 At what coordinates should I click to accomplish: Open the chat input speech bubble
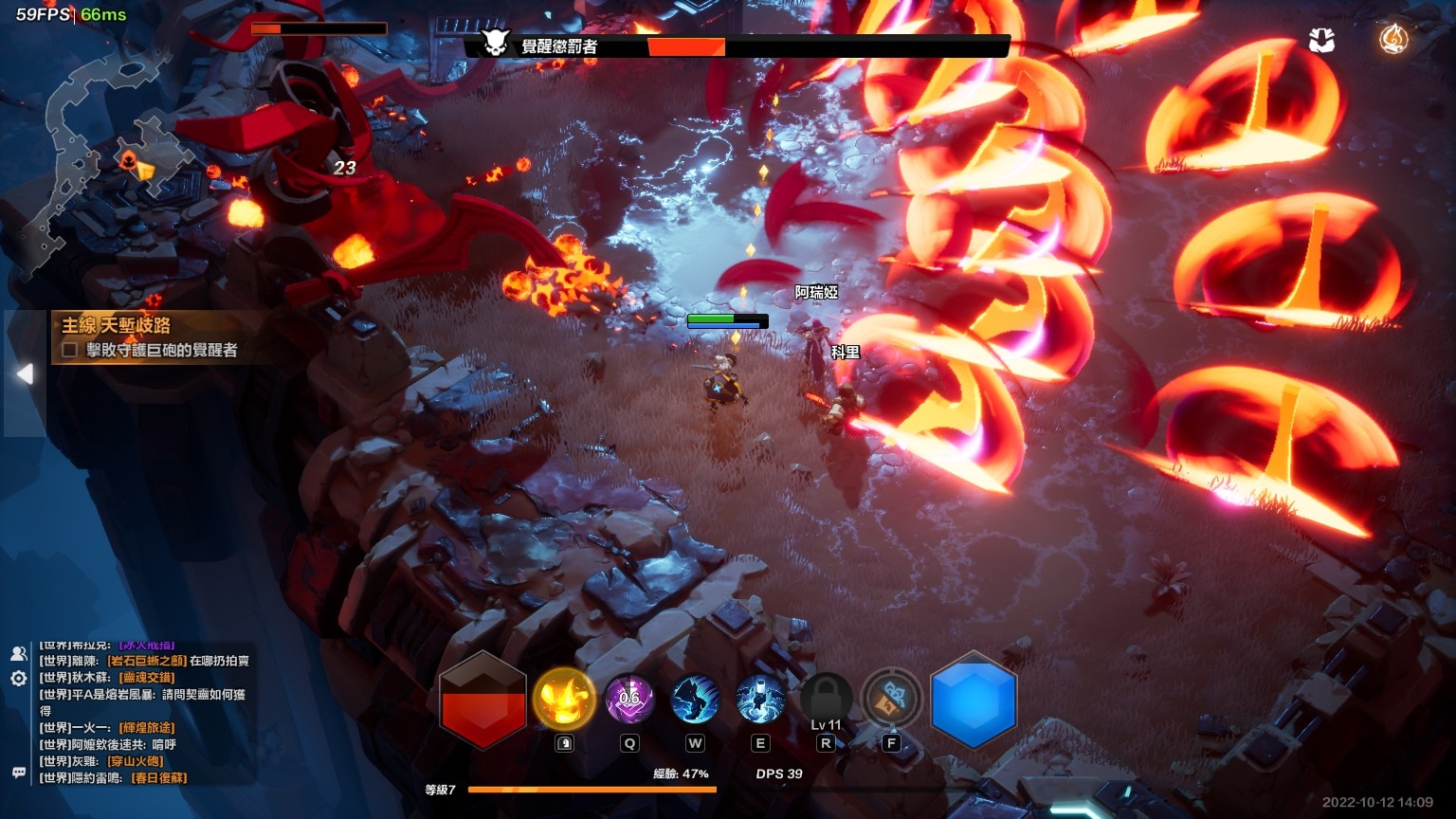tap(18, 773)
